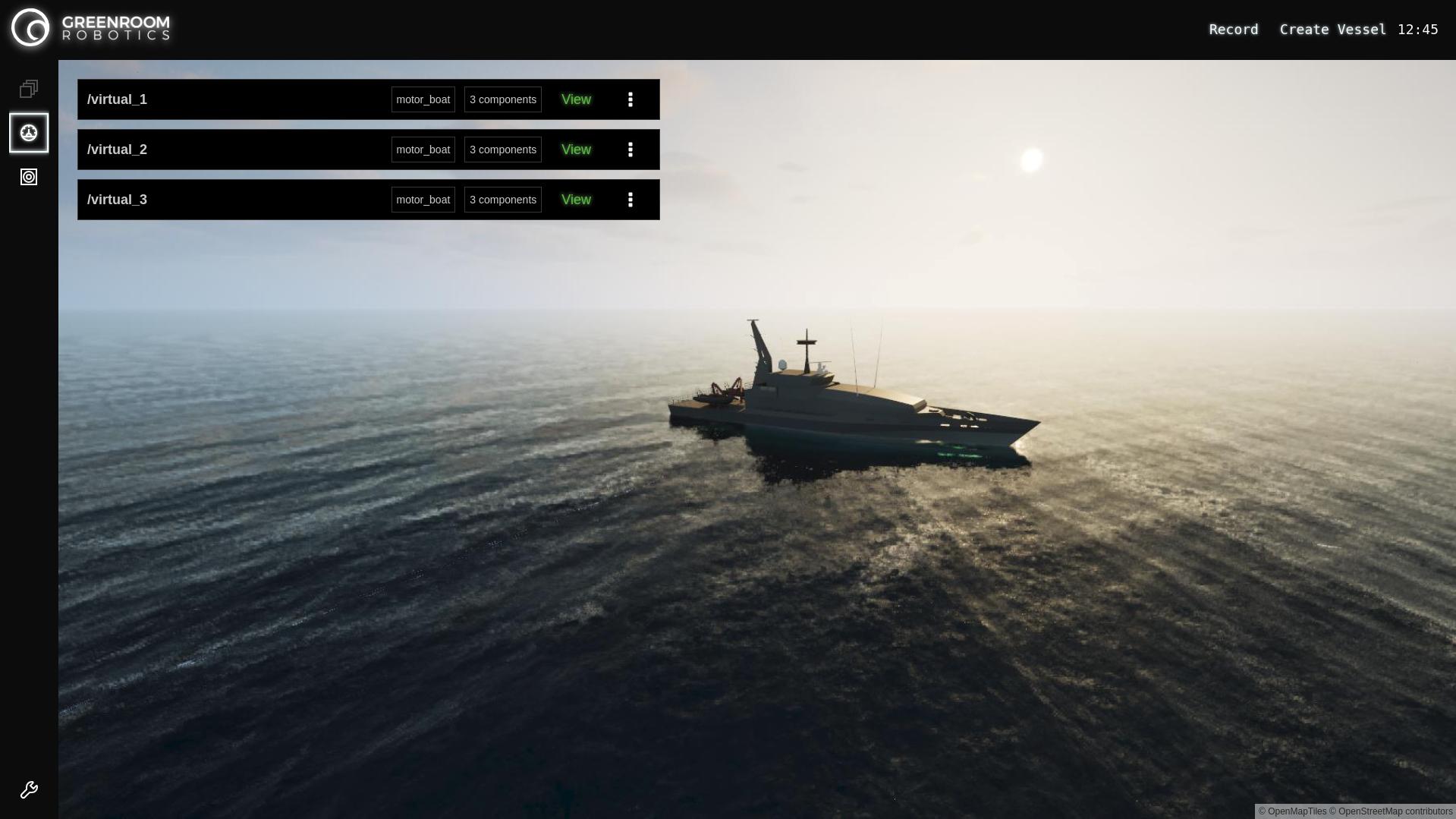Screen dimensions: 1456x819
Task: Click the Record button
Action: (1233, 30)
